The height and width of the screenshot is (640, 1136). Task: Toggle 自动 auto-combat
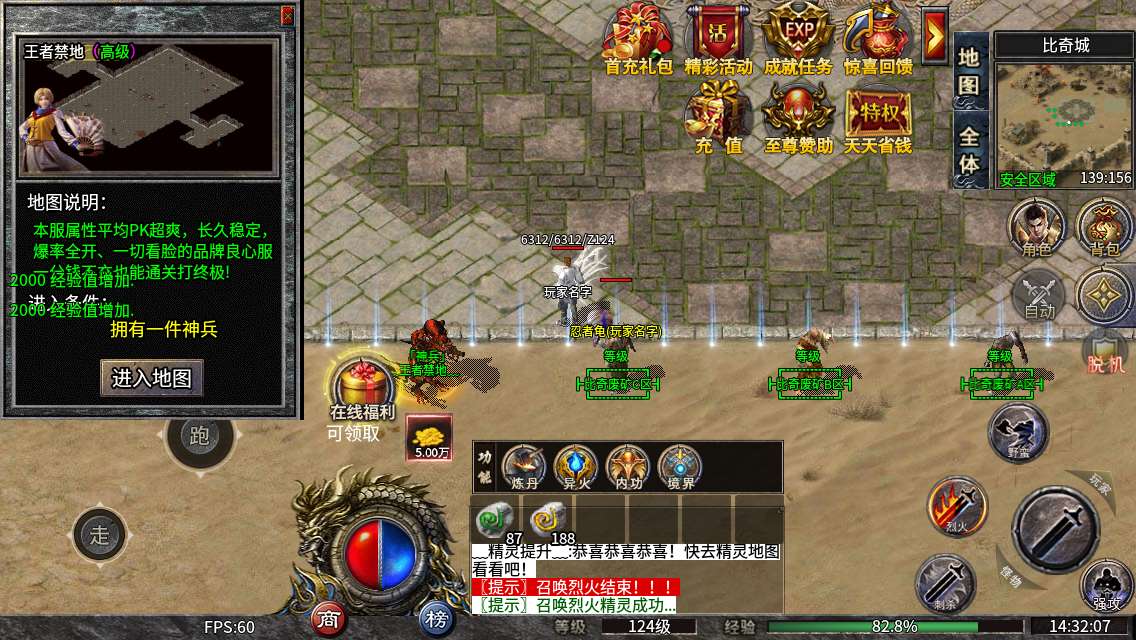(1039, 296)
